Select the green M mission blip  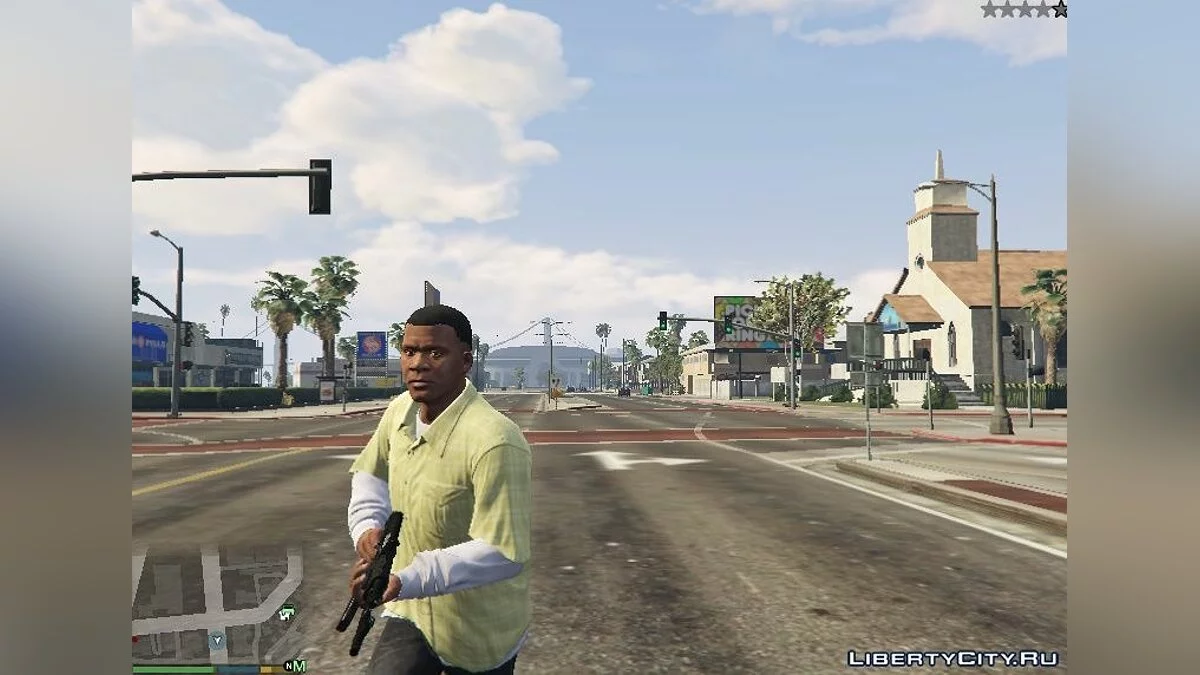click(299, 666)
